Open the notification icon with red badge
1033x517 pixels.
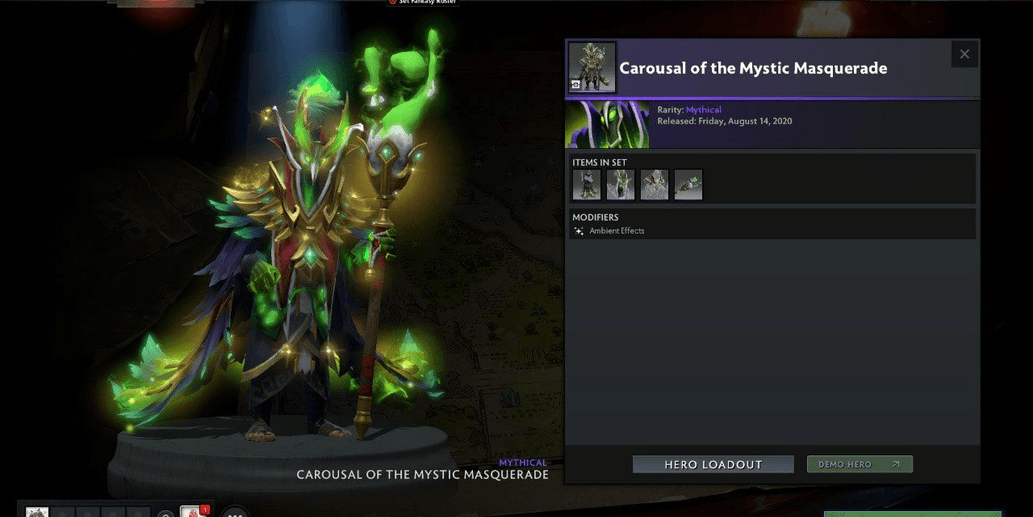click(194, 513)
